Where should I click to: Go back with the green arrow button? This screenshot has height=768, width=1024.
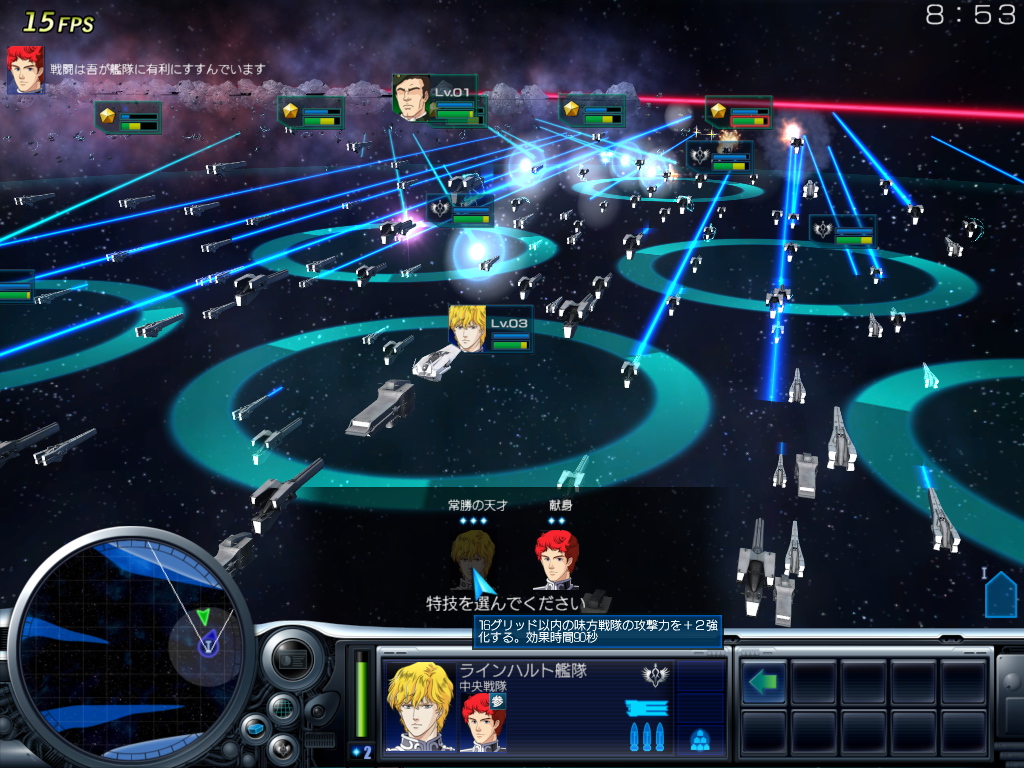(x=764, y=682)
